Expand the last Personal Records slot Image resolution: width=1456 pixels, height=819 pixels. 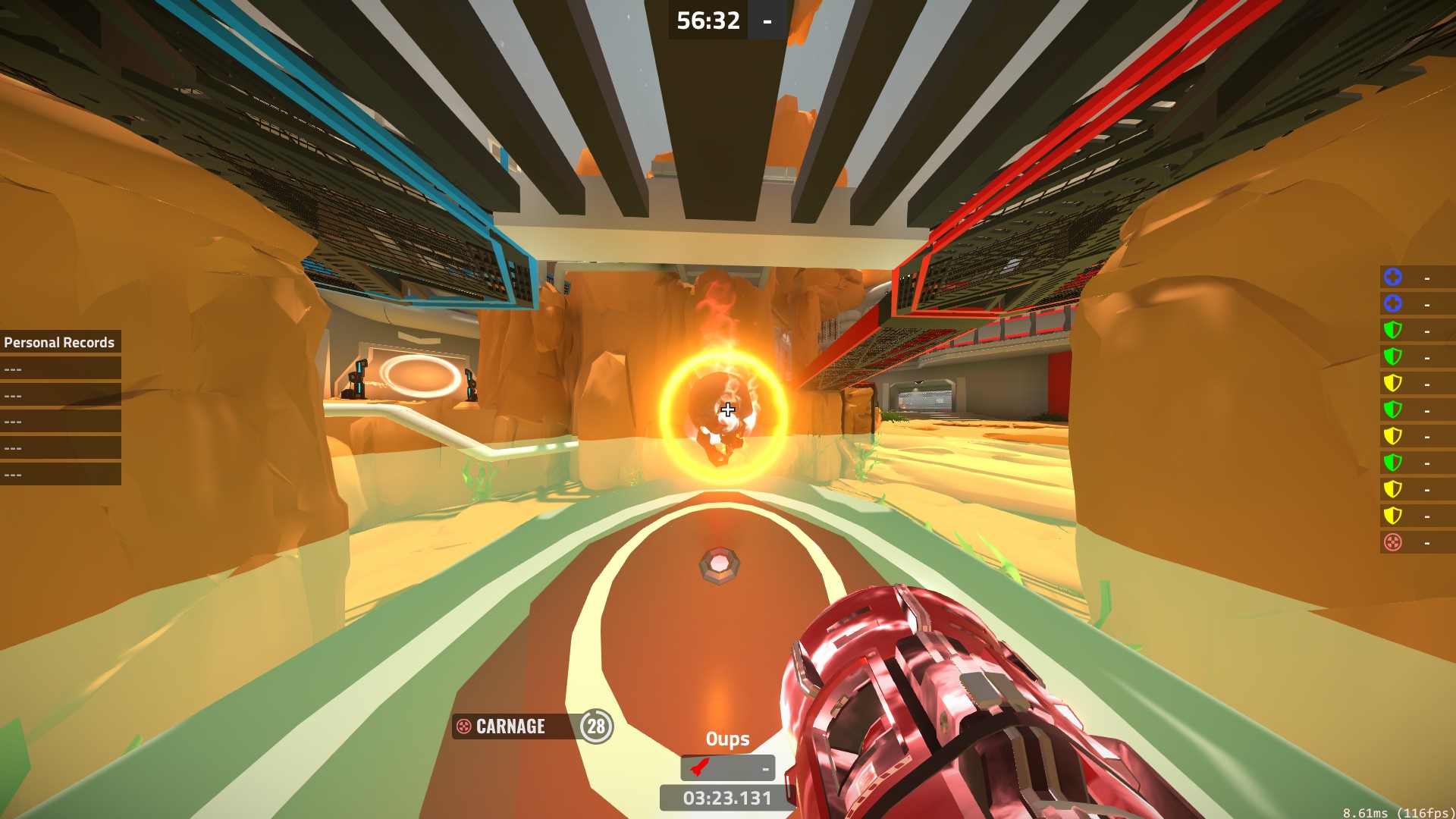click(60, 475)
